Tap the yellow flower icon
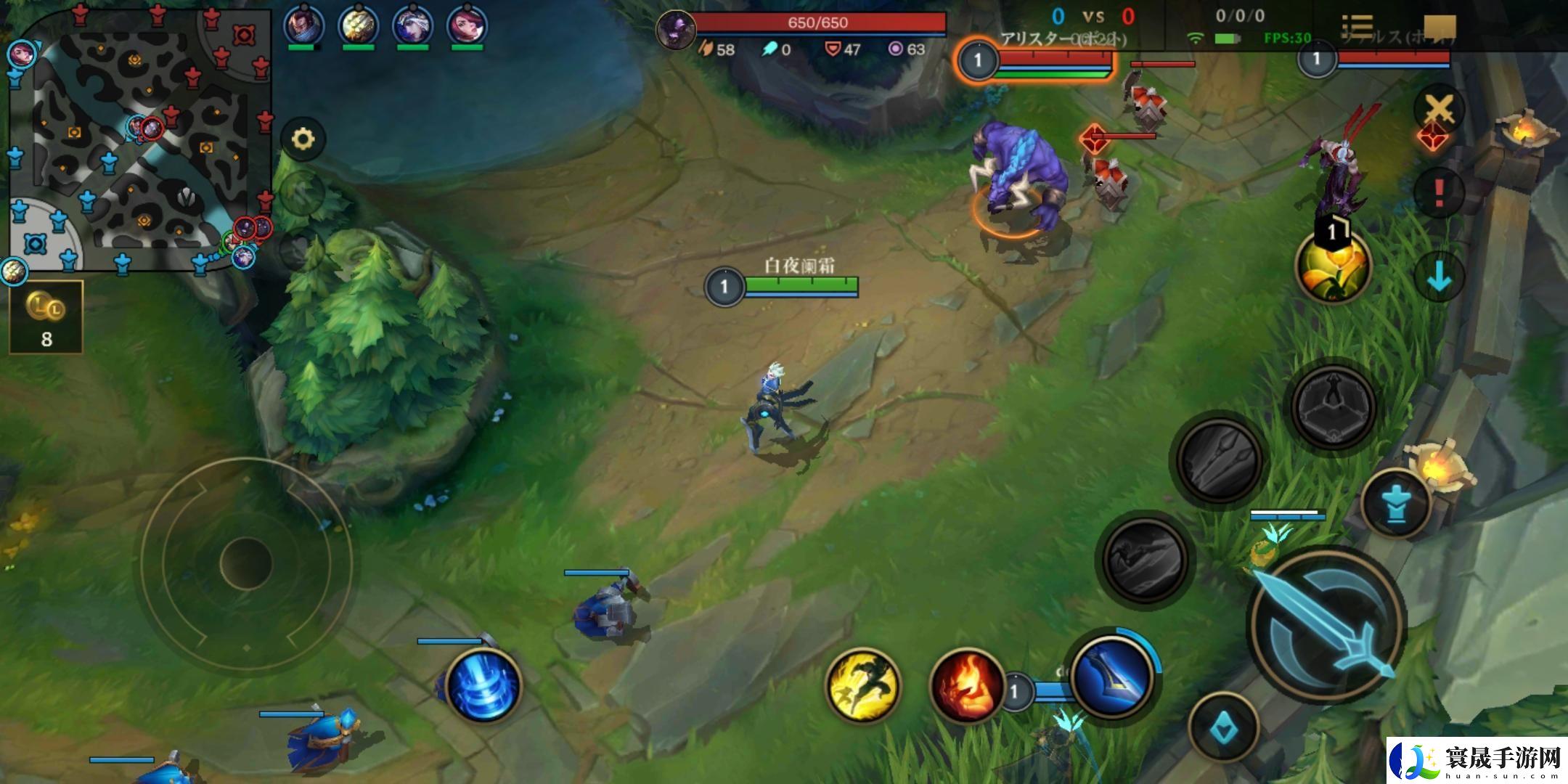The image size is (1568, 784). tap(1333, 266)
